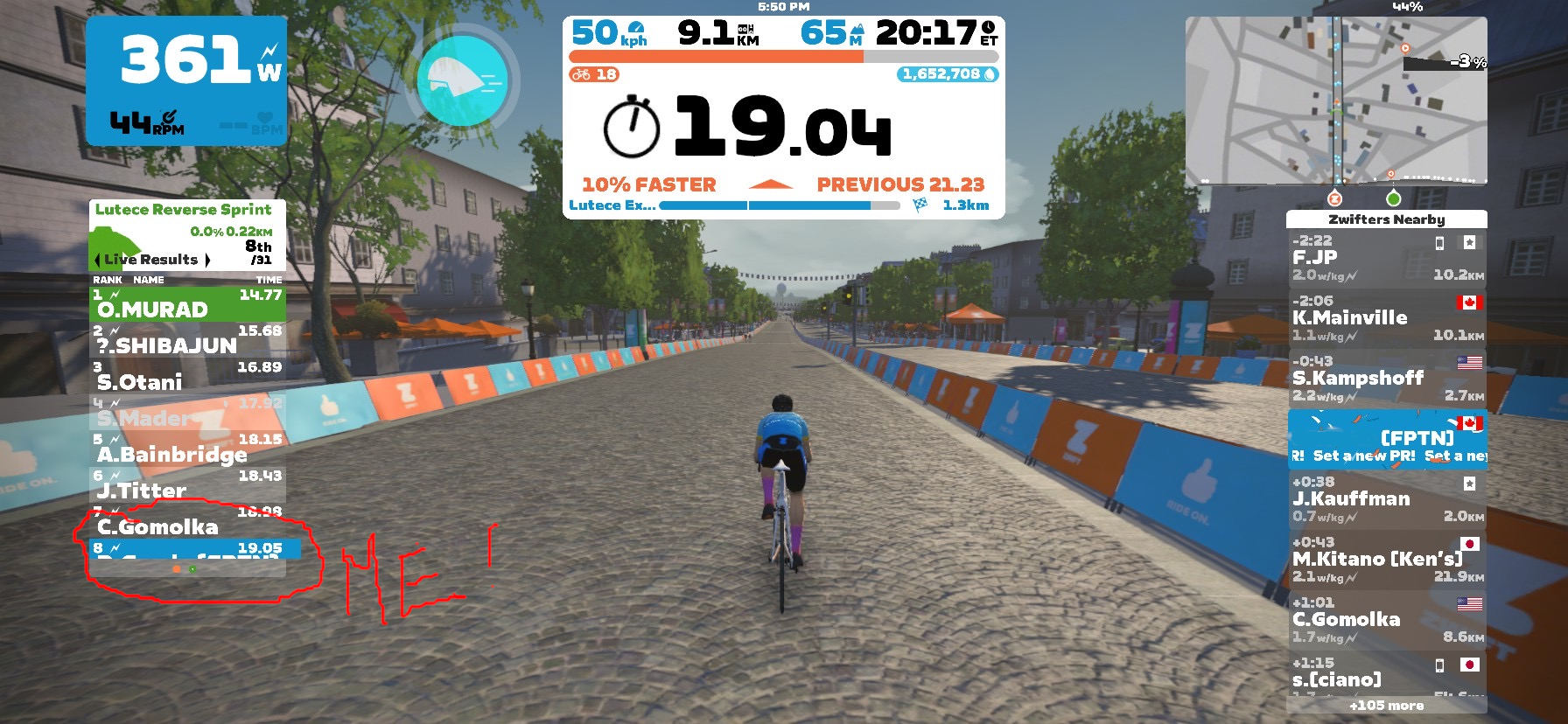Viewport: 1568px width, 724px height.
Task: Select F.JP in Zwifters Nearby
Action: [1386, 258]
